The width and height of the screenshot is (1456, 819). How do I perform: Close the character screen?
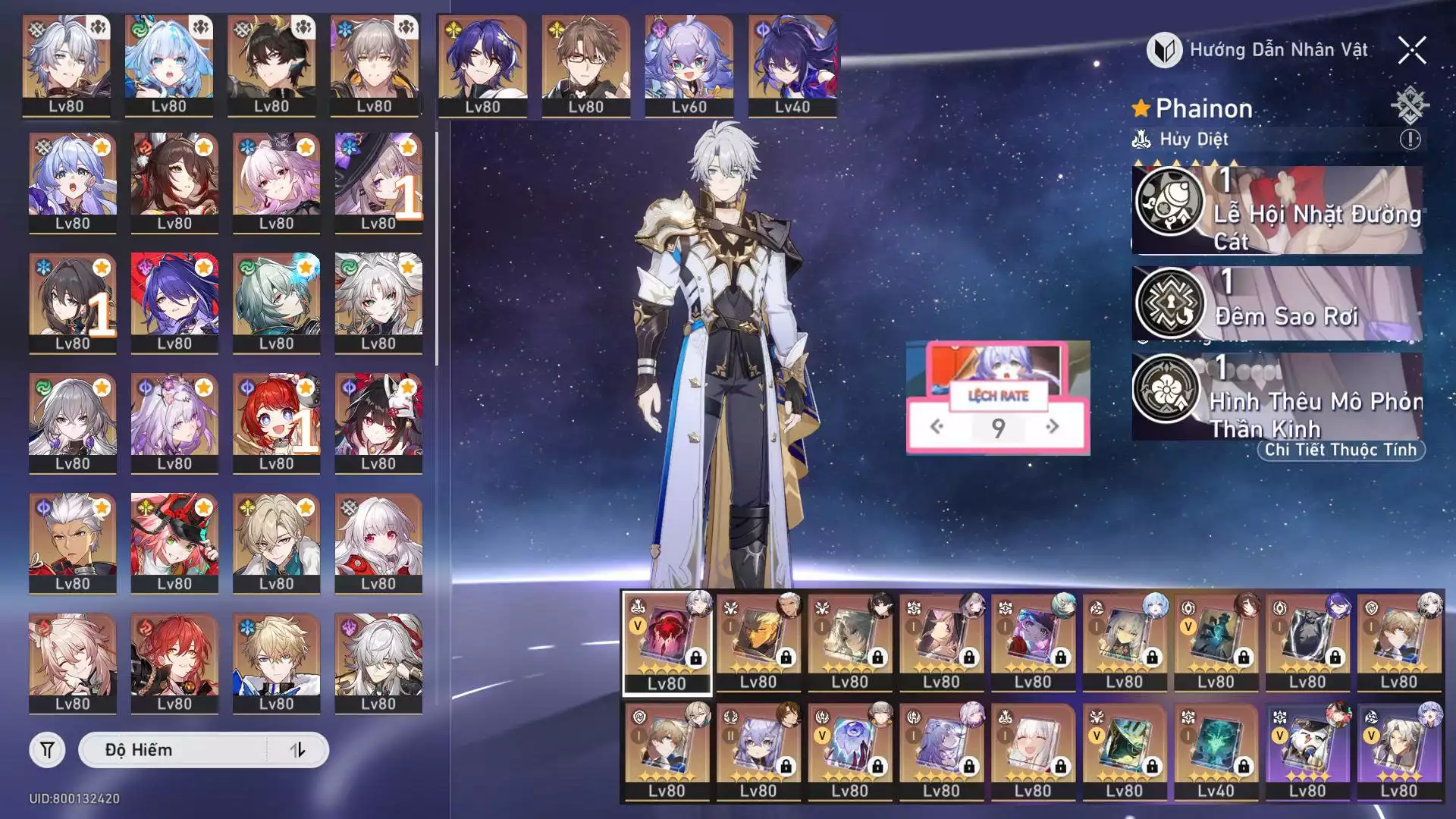[1412, 51]
